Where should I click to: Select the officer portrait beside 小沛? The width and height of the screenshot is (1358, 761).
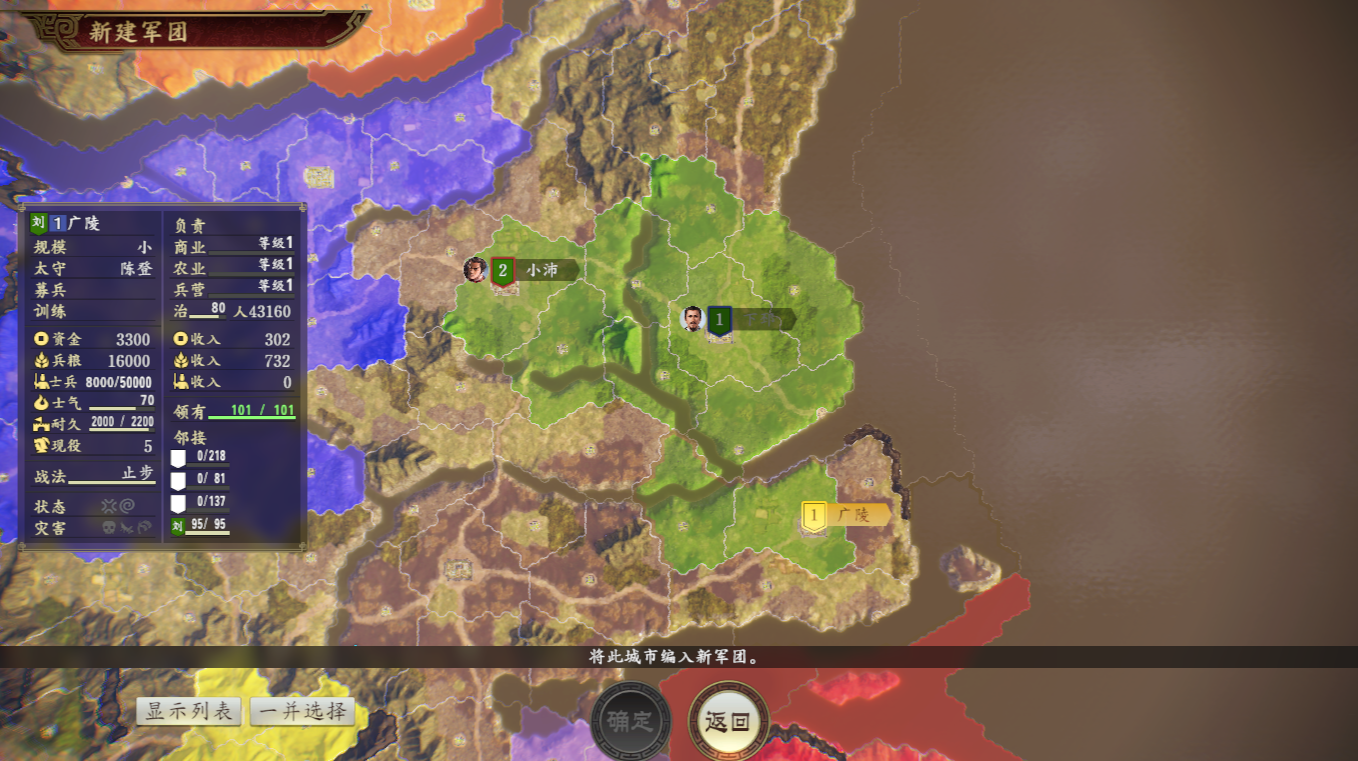pyautogui.click(x=476, y=267)
